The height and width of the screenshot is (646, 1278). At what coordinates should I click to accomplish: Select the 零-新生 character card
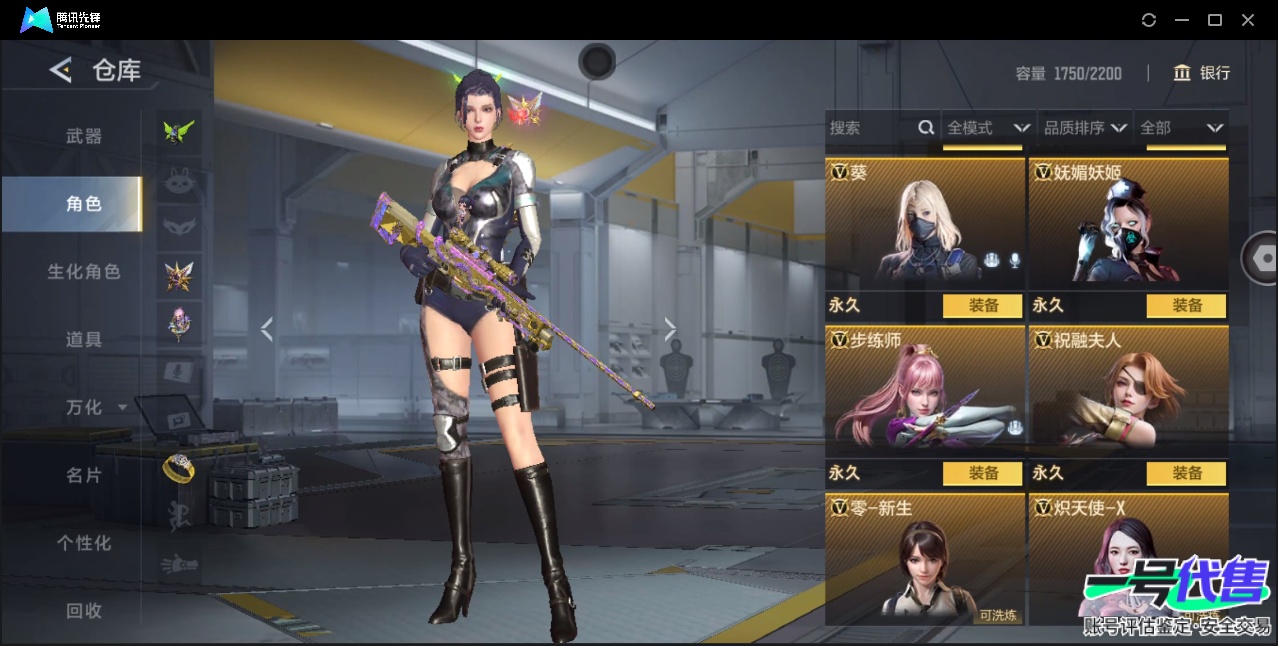924,562
